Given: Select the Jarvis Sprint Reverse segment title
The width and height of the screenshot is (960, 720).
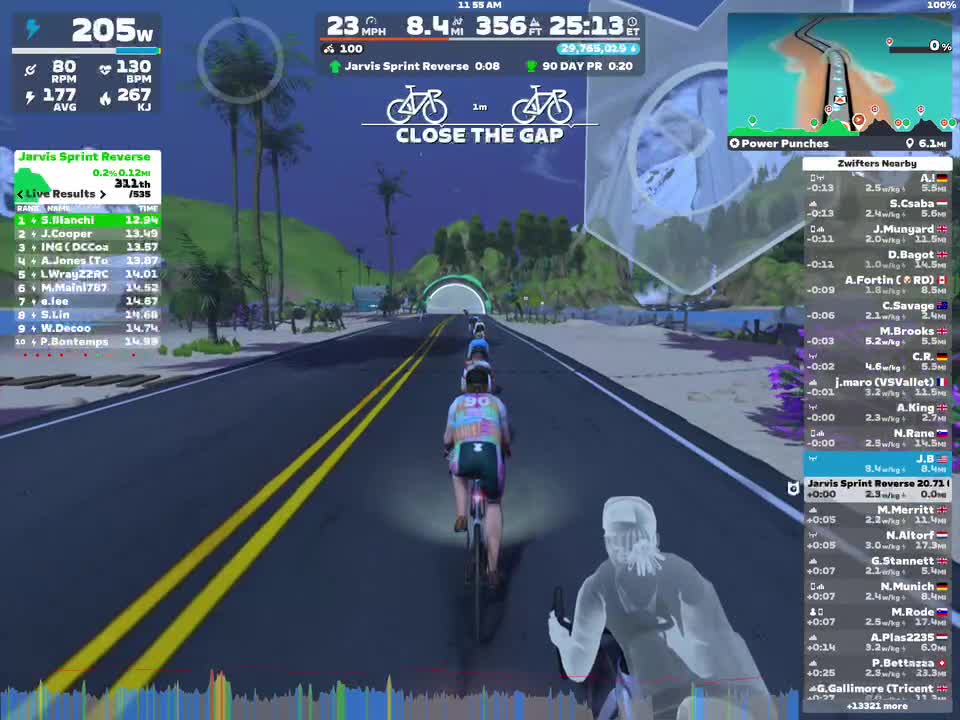Looking at the screenshot, I should [84, 157].
